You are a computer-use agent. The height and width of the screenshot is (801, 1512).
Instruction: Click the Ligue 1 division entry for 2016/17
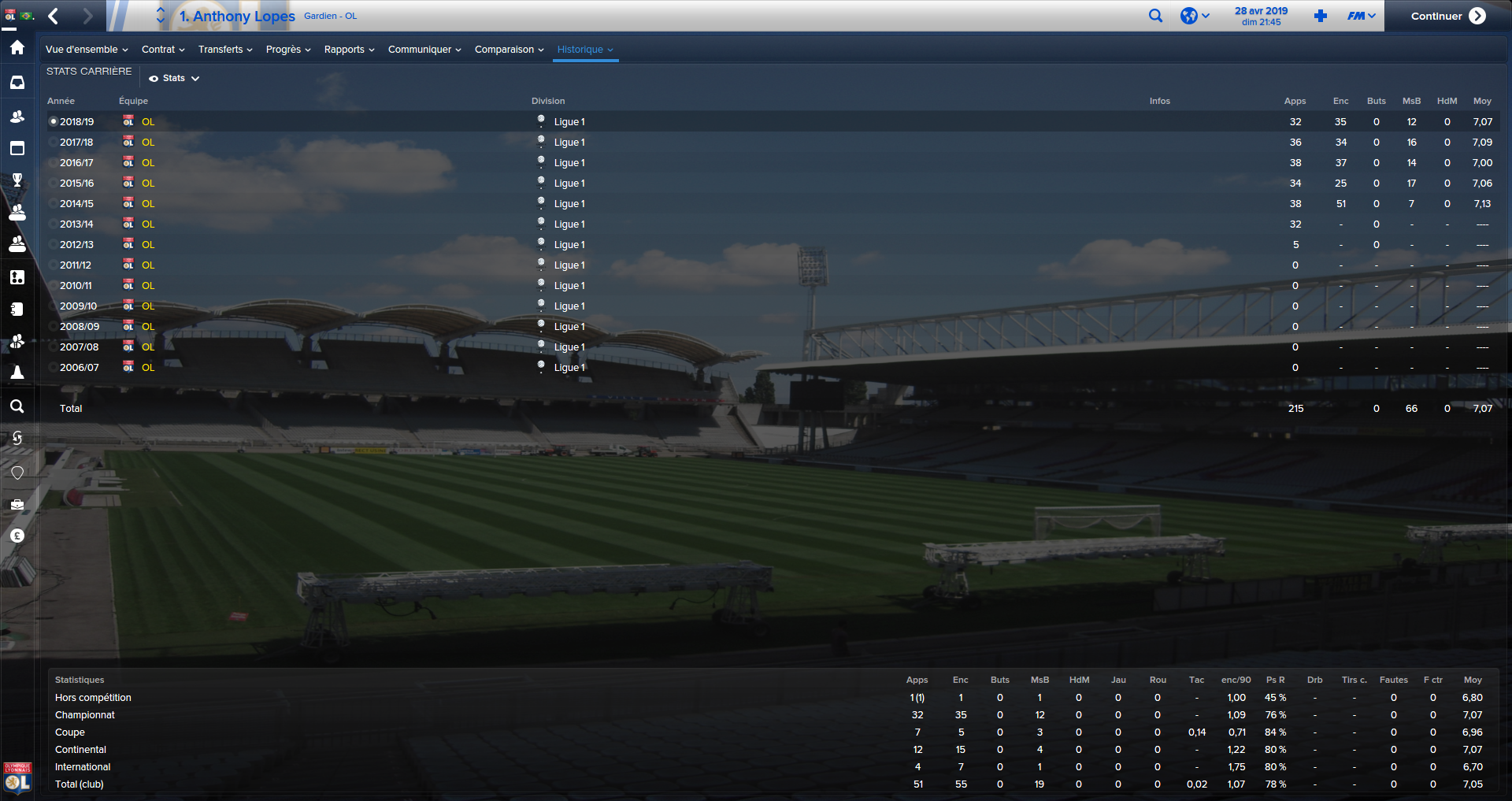tap(569, 162)
